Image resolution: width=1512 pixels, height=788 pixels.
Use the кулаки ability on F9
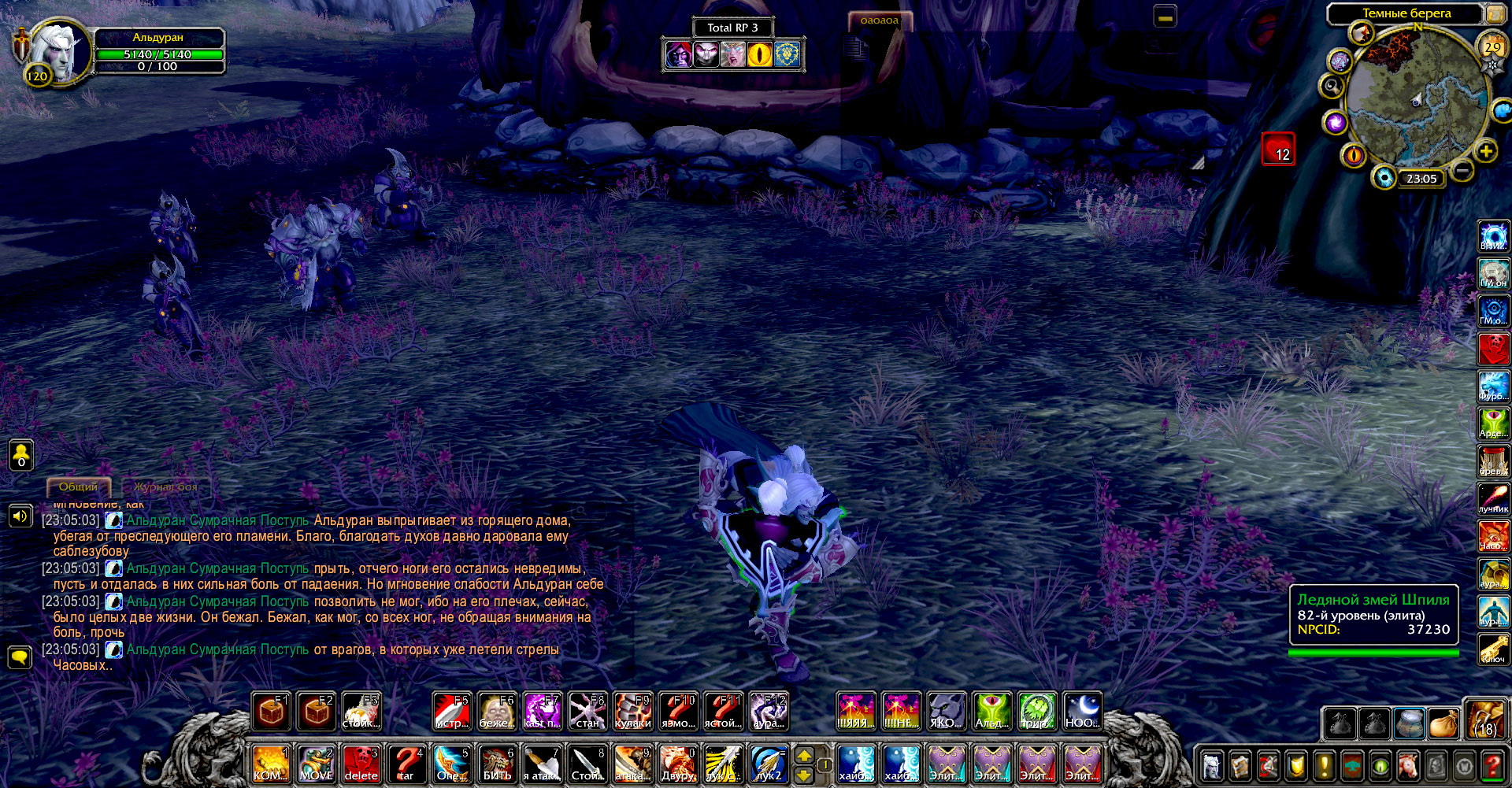tap(633, 712)
